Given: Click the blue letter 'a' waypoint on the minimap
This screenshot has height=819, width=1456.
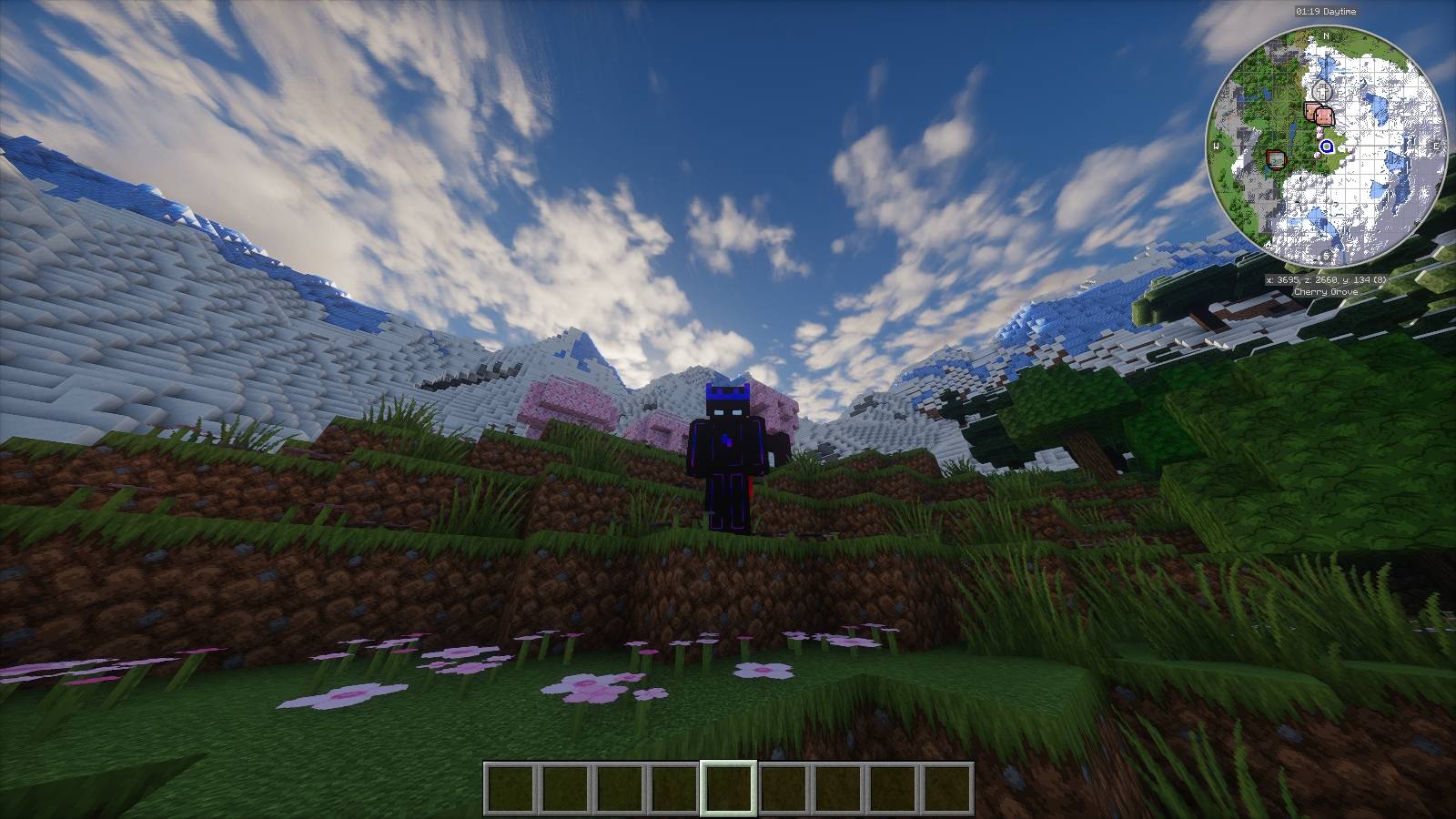Looking at the screenshot, I should click(1327, 147).
